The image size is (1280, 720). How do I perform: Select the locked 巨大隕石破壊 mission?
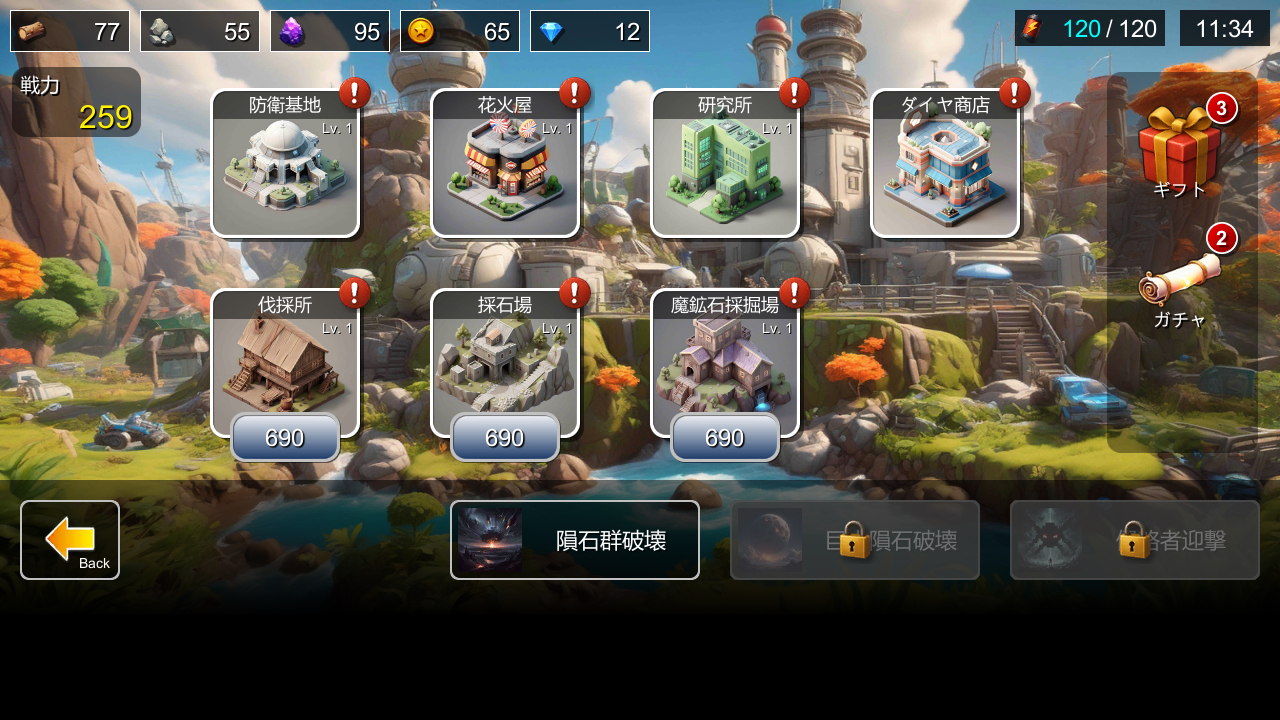click(855, 540)
